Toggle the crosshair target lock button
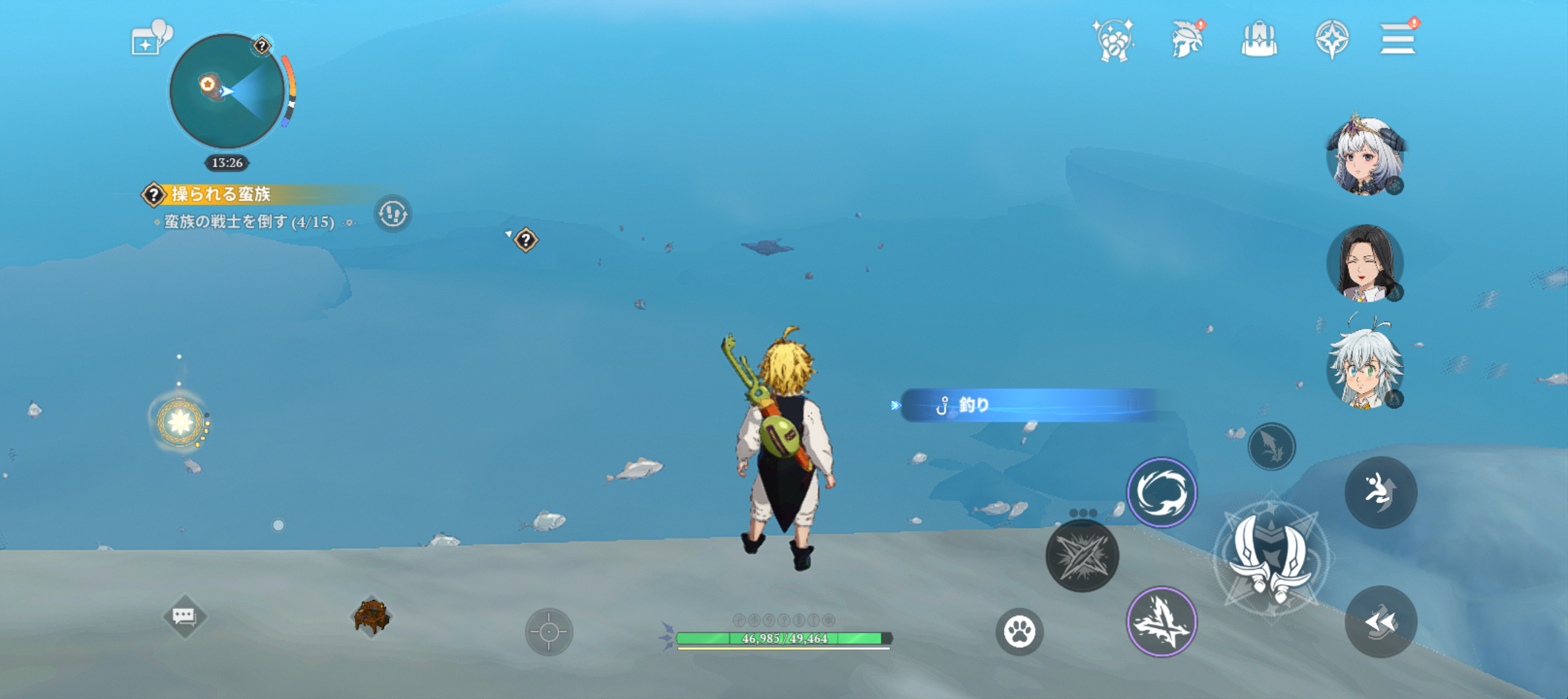The height and width of the screenshot is (699, 1568). [x=549, y=632]
